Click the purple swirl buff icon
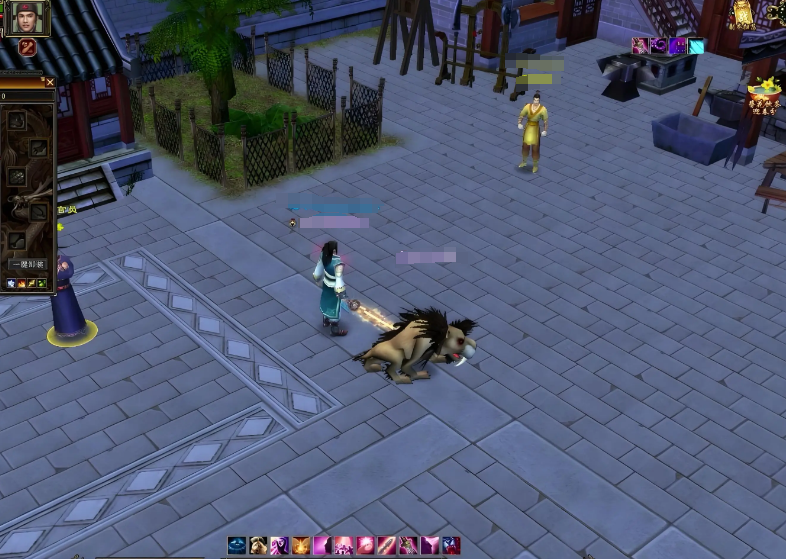The image size is (786, 559). click(x=659, y=46)
